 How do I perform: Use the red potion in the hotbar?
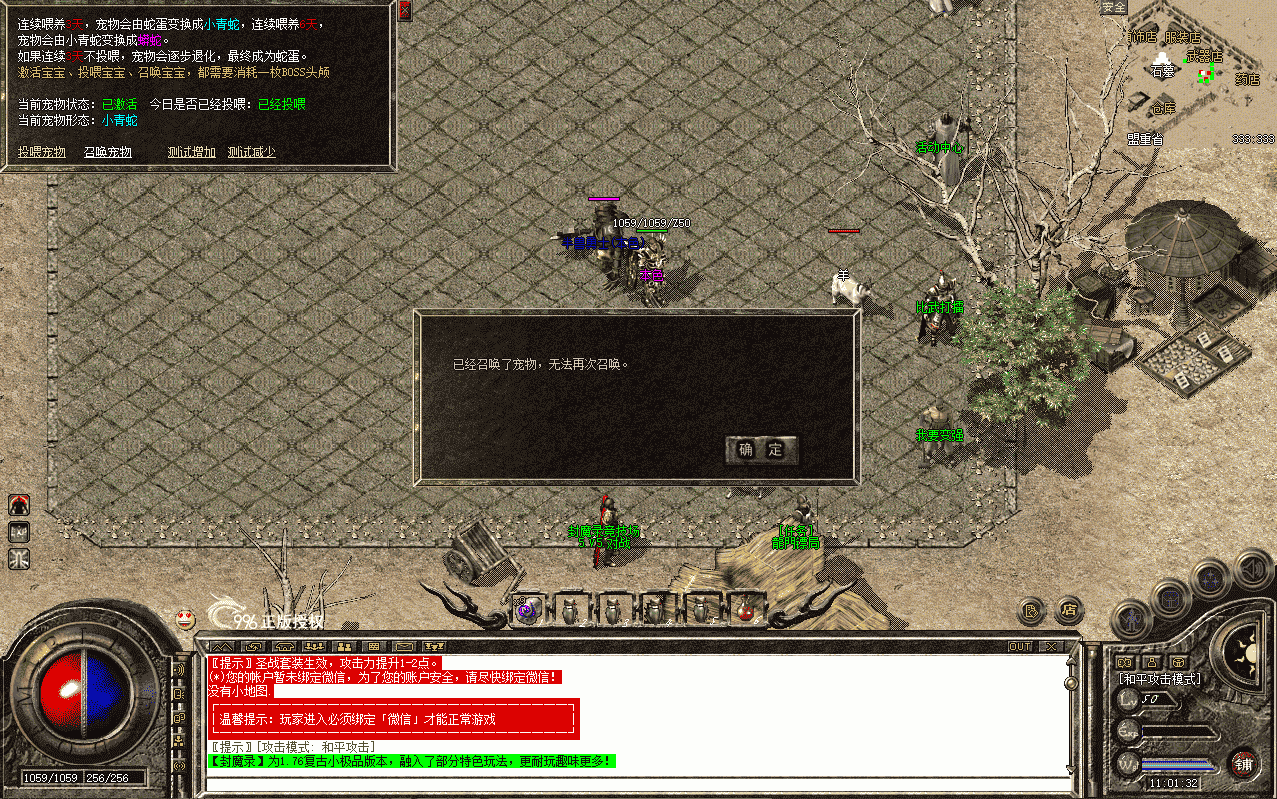click(744, 609)
